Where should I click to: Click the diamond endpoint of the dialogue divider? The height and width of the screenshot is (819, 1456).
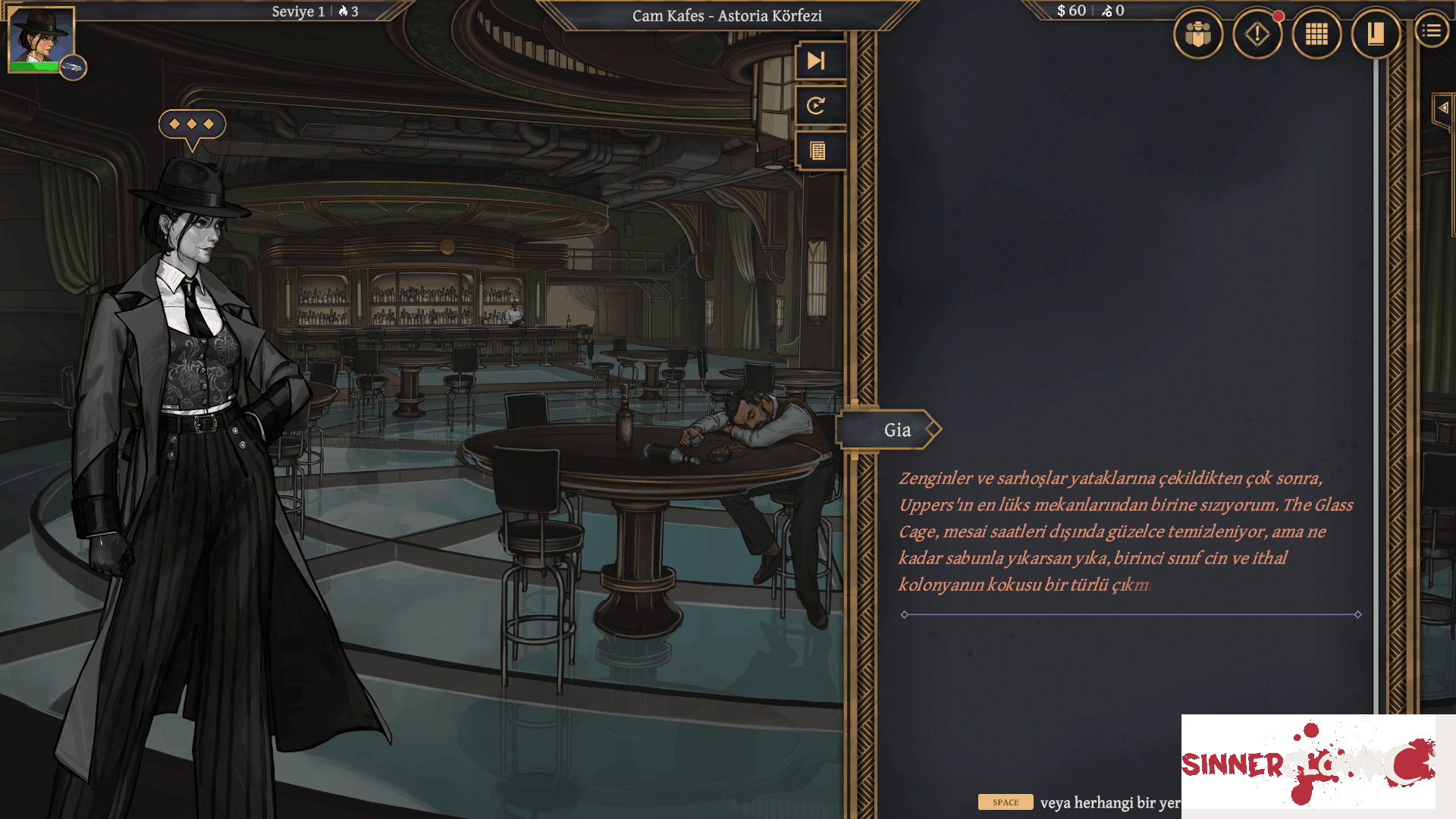coord(902,614)
